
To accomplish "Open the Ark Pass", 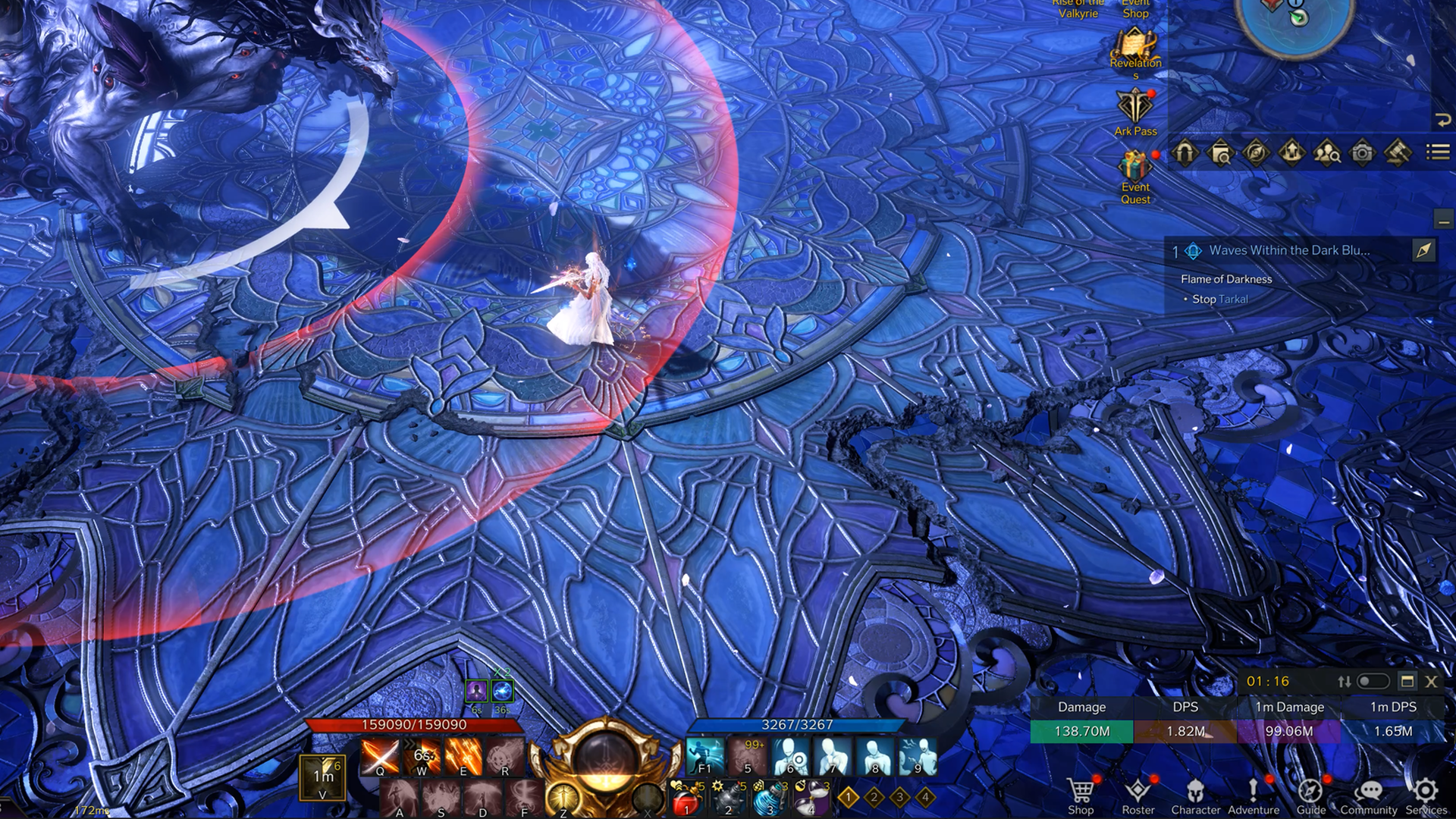I will (x=1135, y=110).
